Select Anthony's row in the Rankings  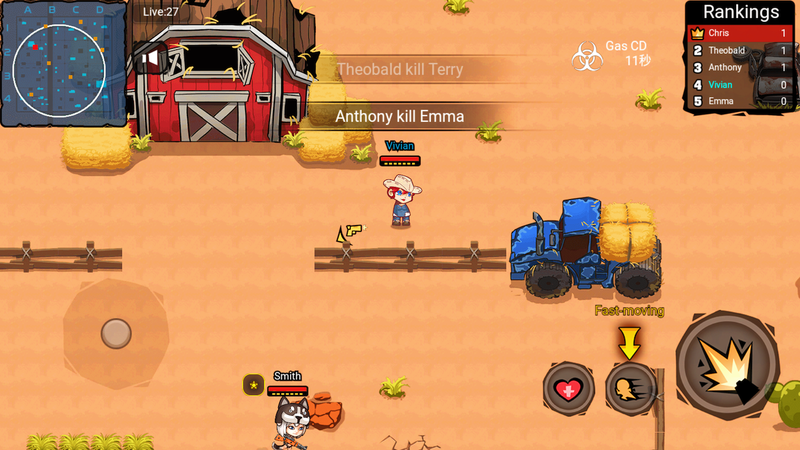click(740, 67)
